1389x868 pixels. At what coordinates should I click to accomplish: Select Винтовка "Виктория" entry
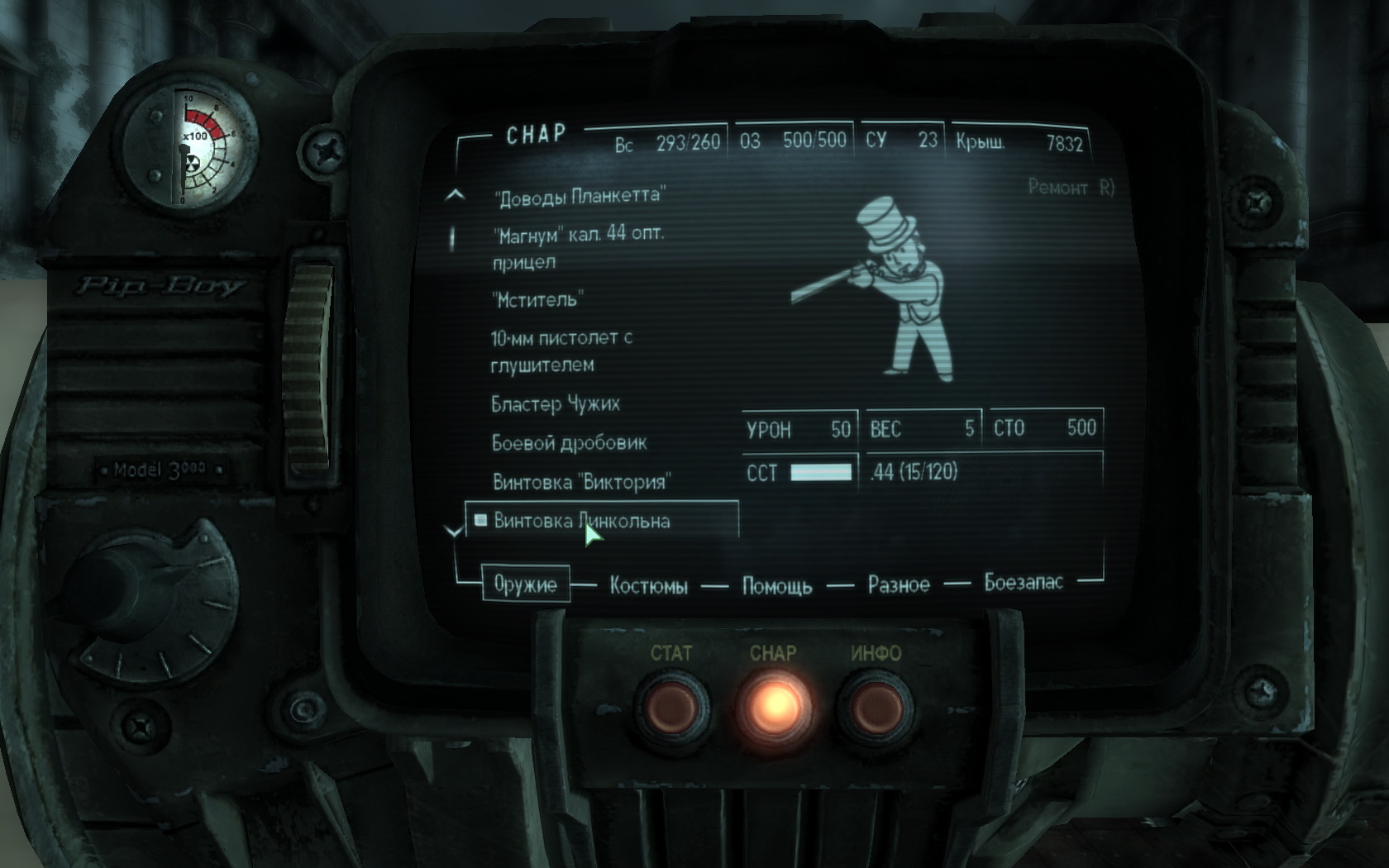(581, 482)
